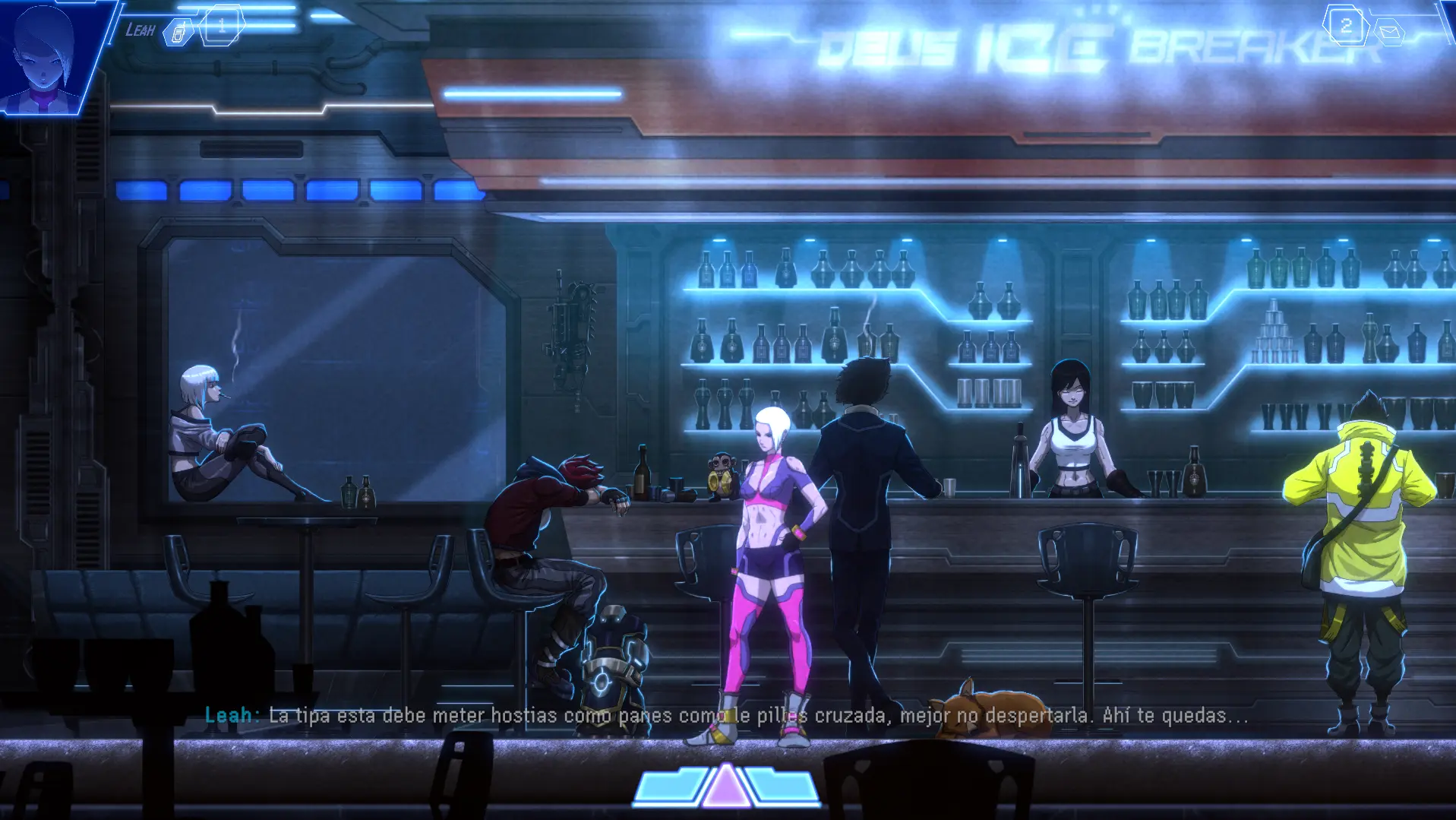Open the envelope messages icon
The image size is (1456, 820).
[x=1391, y=32]
